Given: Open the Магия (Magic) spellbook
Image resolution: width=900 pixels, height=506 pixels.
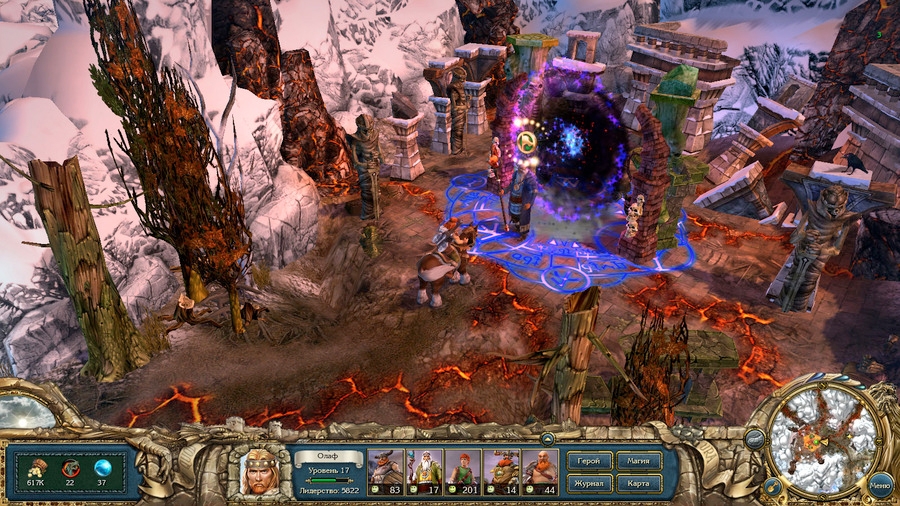Looking at the screenshot, I should 639,461.
